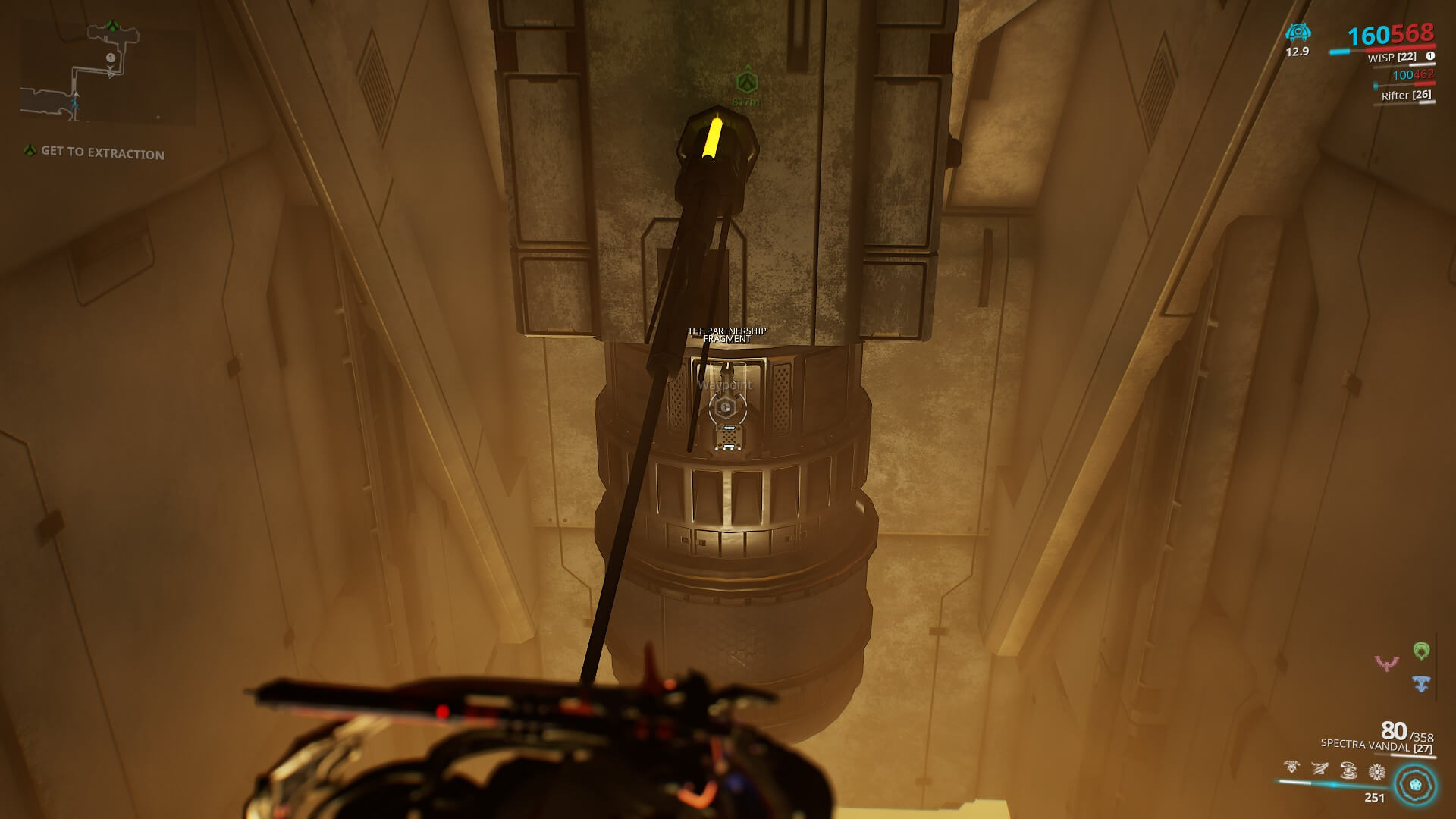This screenshot has height=819, width=1456.
Task: Select the numbered waypoint marker on minimap
Action: 111,58
